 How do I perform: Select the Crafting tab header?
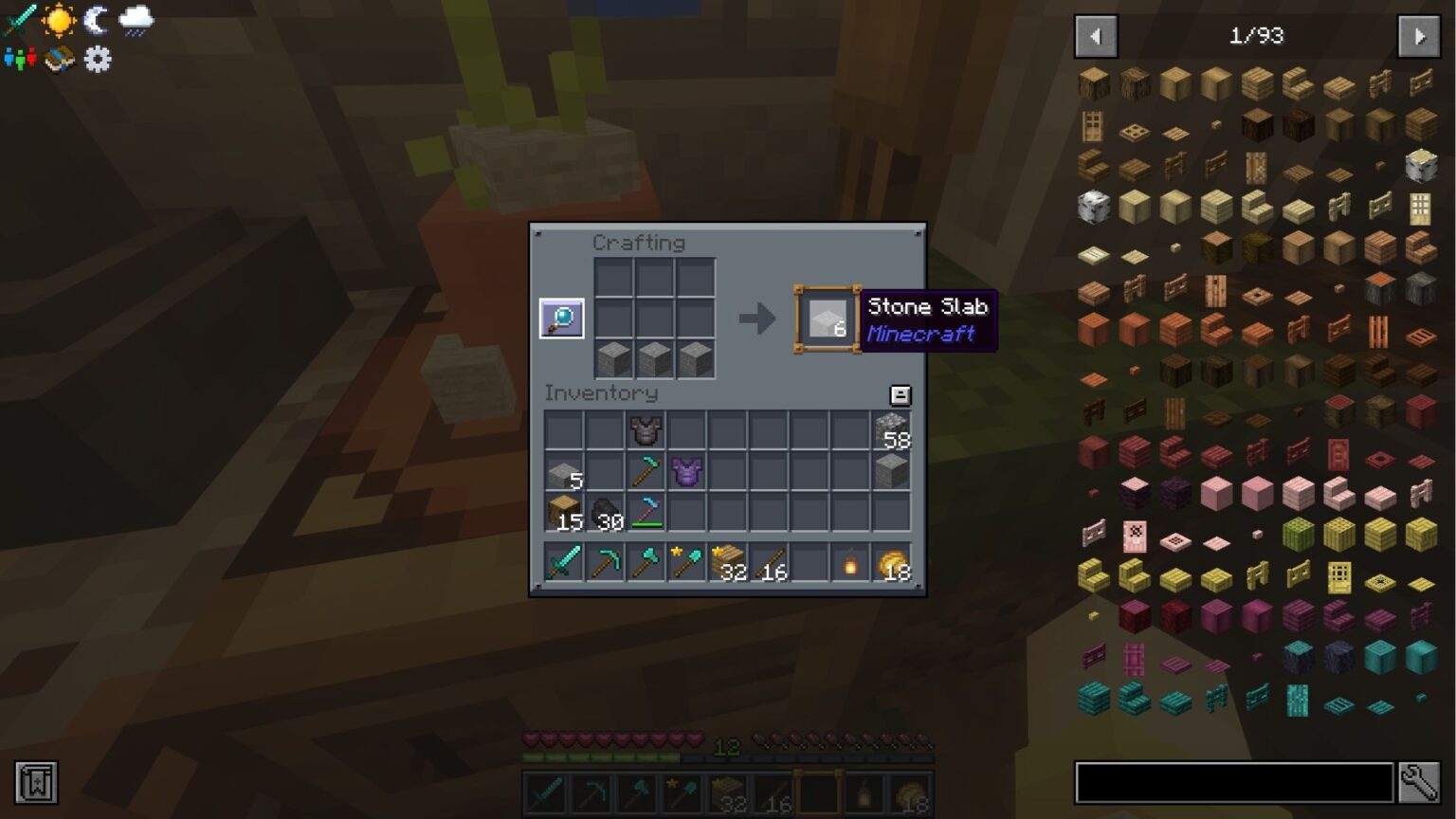click(639, 243)
